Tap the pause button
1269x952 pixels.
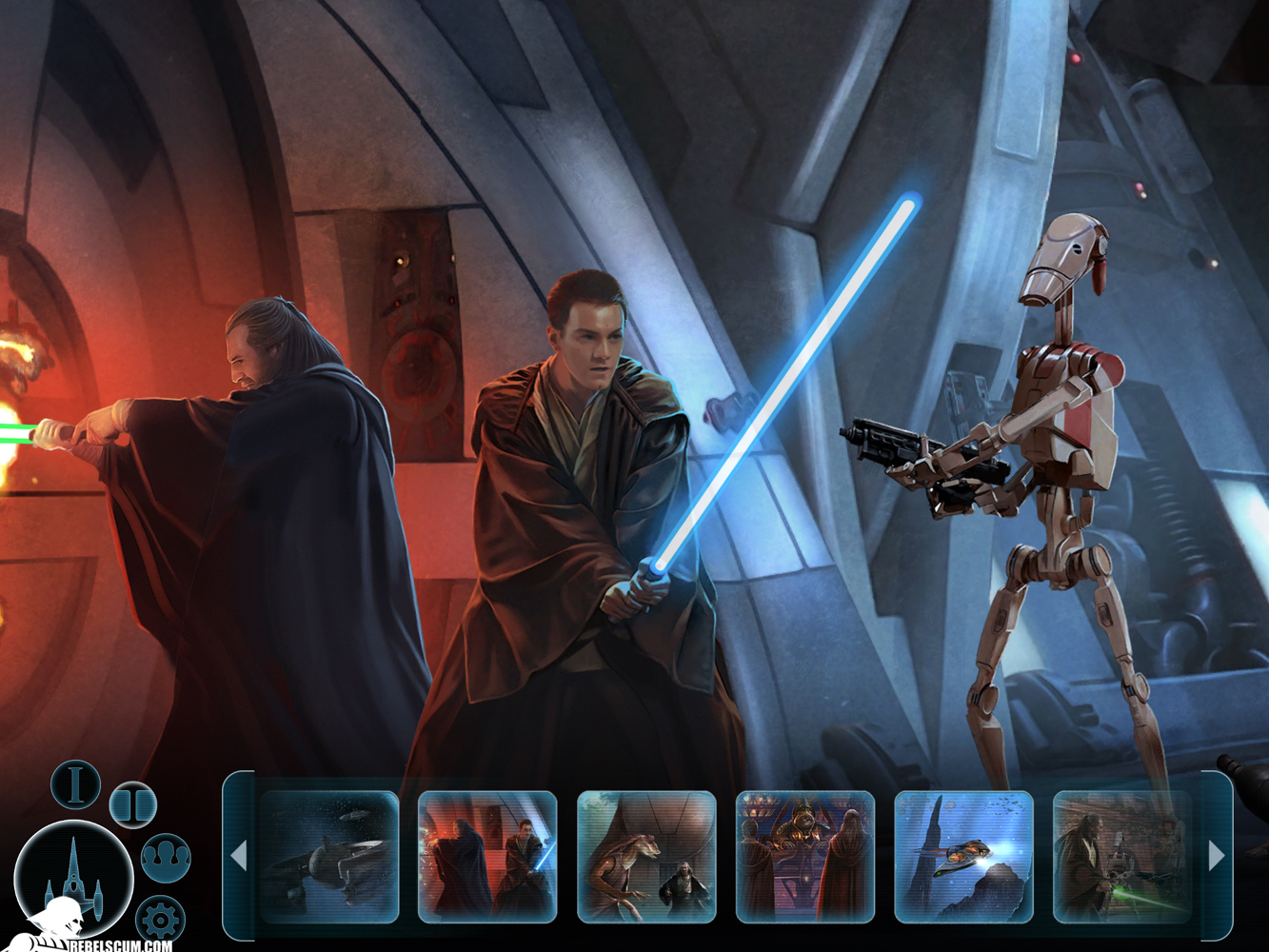(x=132, y=804)
